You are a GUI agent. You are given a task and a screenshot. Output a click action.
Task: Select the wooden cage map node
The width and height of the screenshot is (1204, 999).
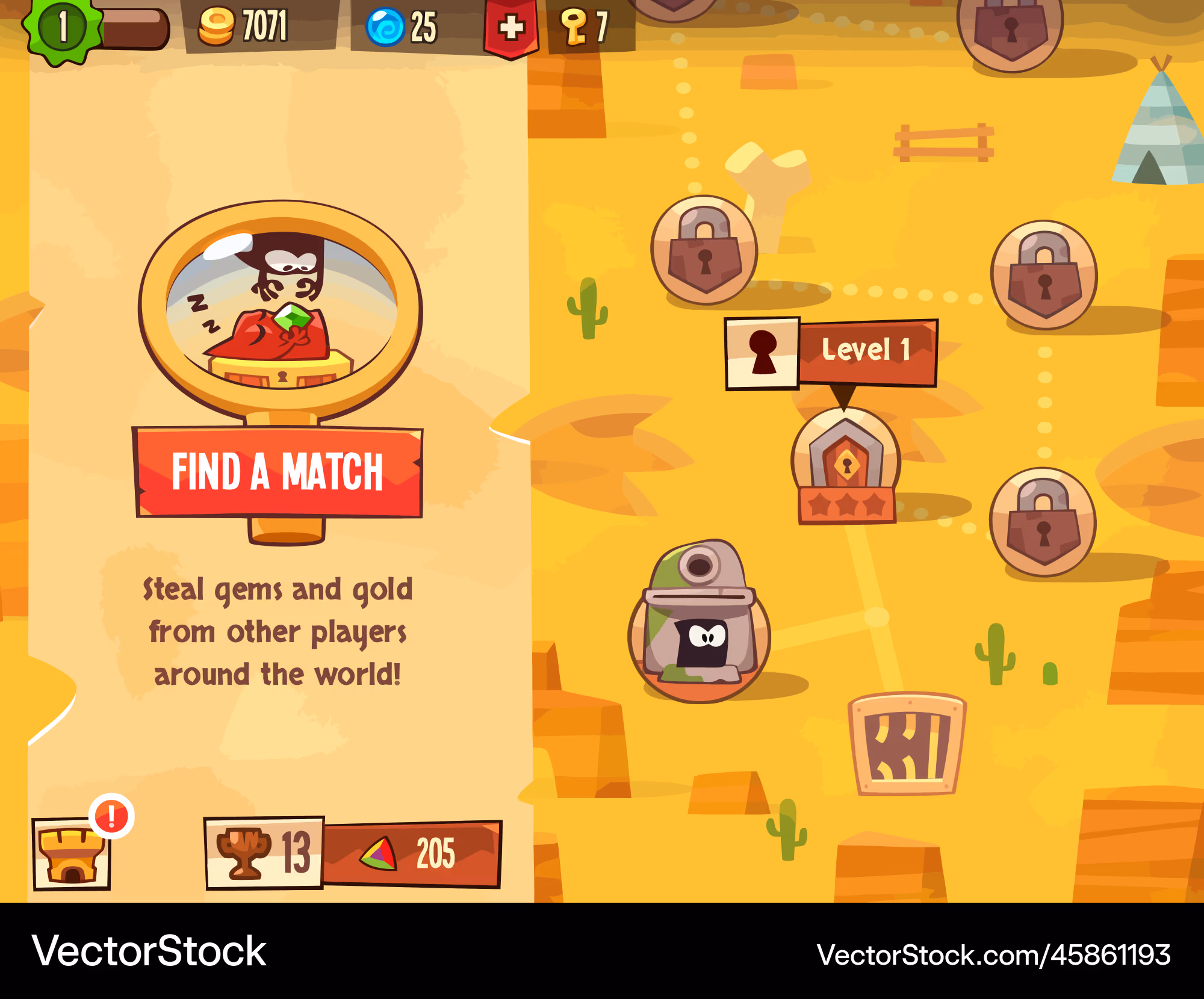coord(907,744)
